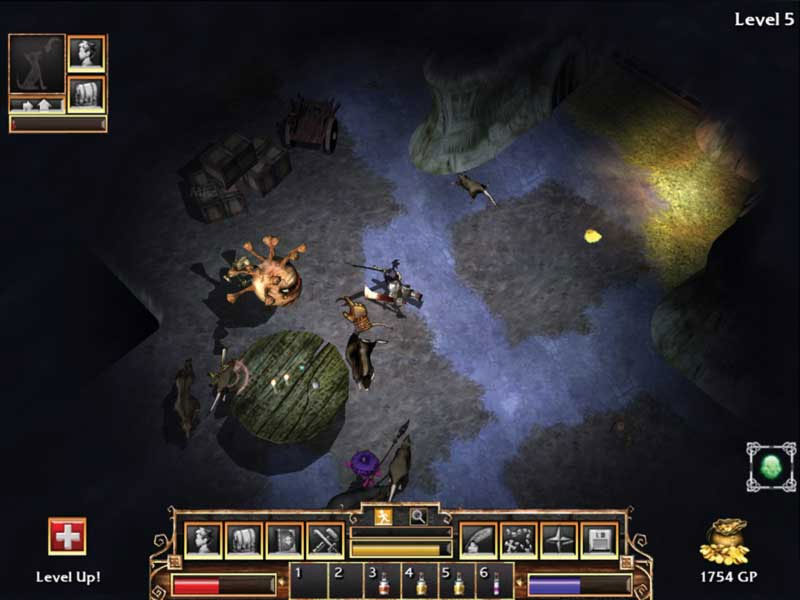Click the green glowing skull icon
This screenshot has height=600, width=800.
(771, 467)
